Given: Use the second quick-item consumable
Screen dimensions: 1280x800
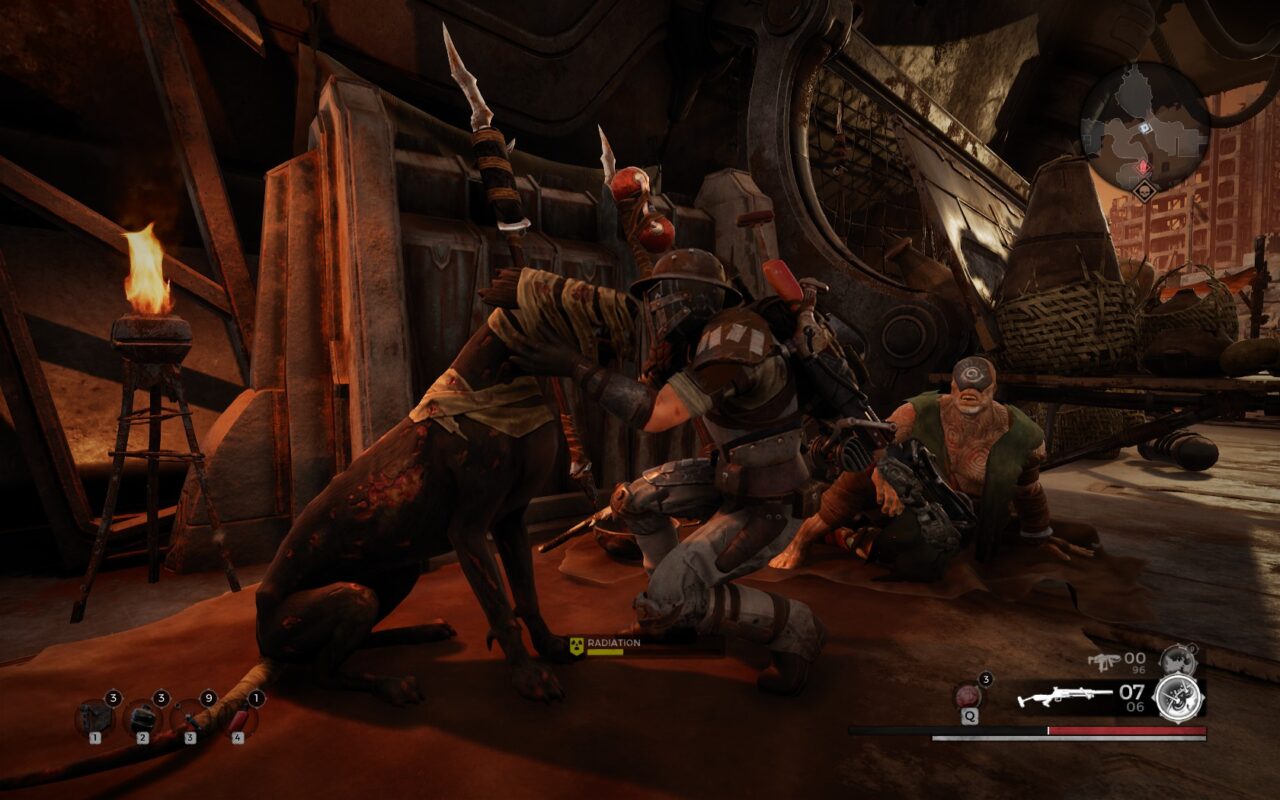Looking at the screenshot, I should pyautogui.click(x=142, y=718).
